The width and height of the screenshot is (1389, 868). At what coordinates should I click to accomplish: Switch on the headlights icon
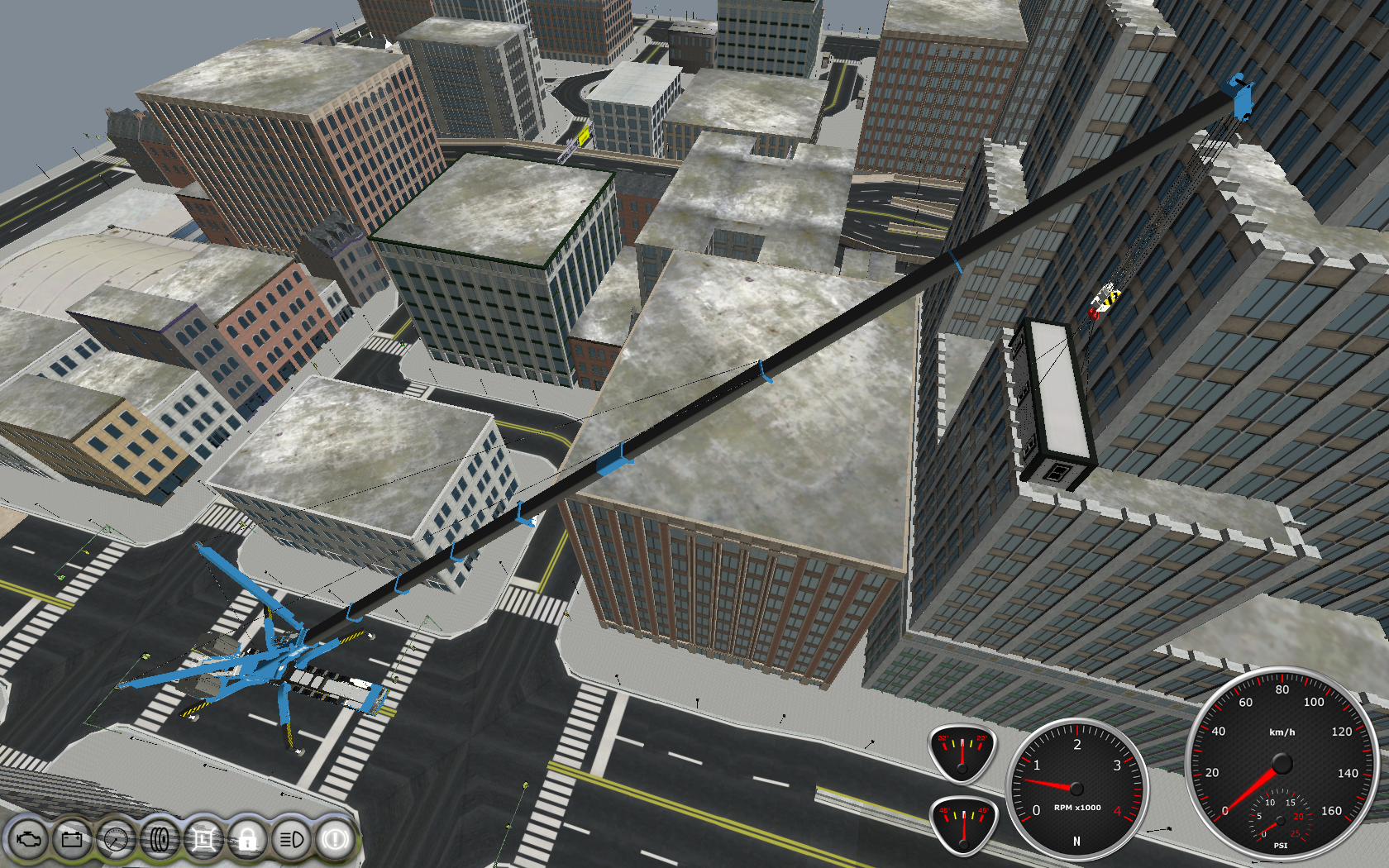[291, 840]
